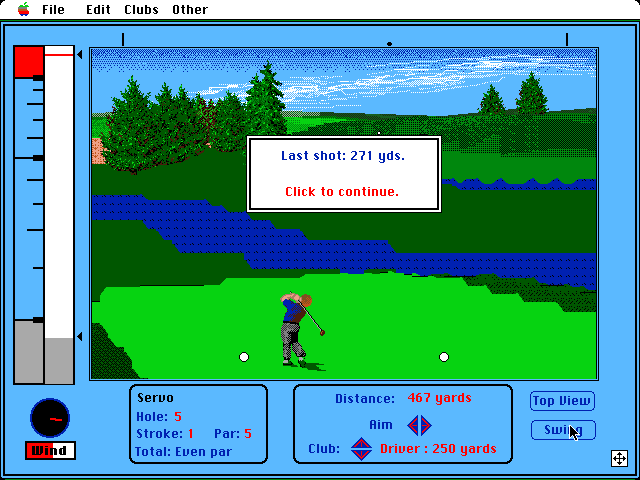Open the Apple menu
The width and height of the screenshot is (640, 480).
click(x=23, y=9)
